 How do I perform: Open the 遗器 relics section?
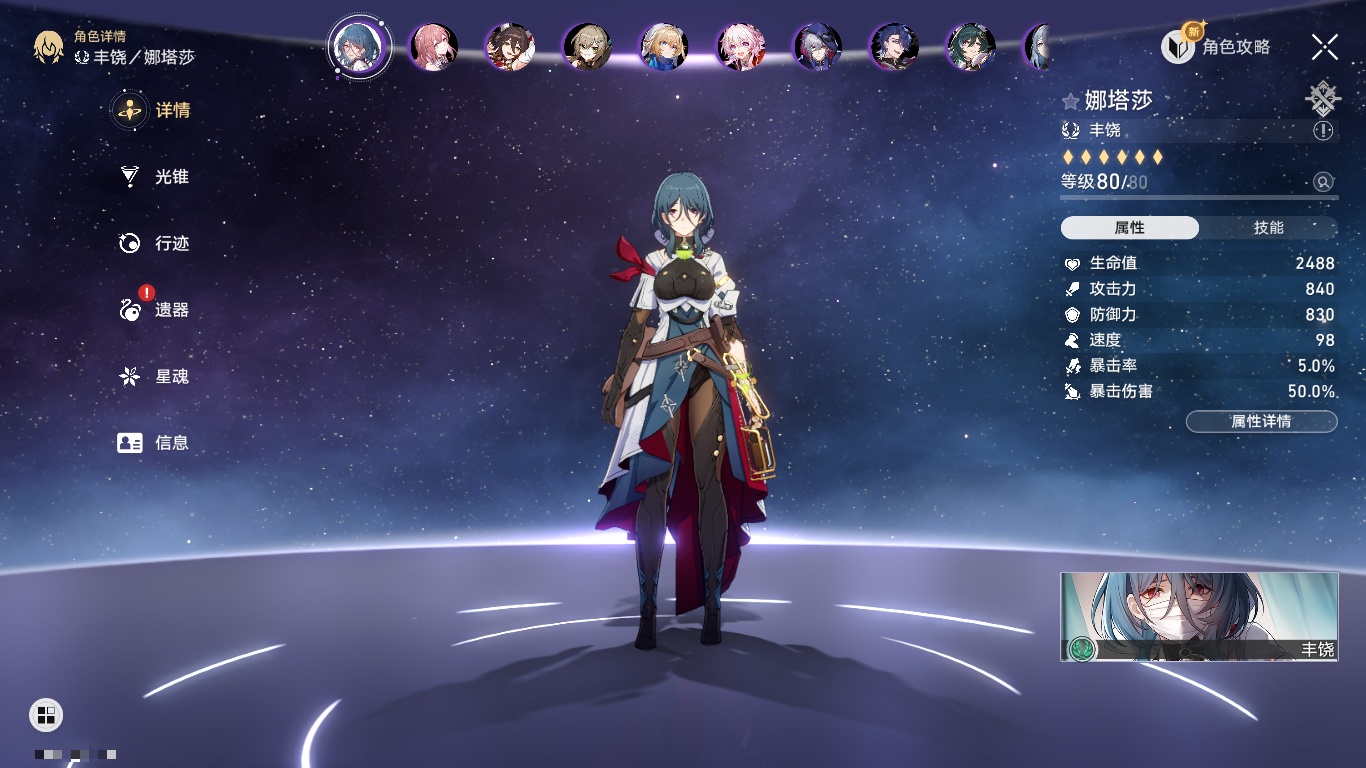155,310
